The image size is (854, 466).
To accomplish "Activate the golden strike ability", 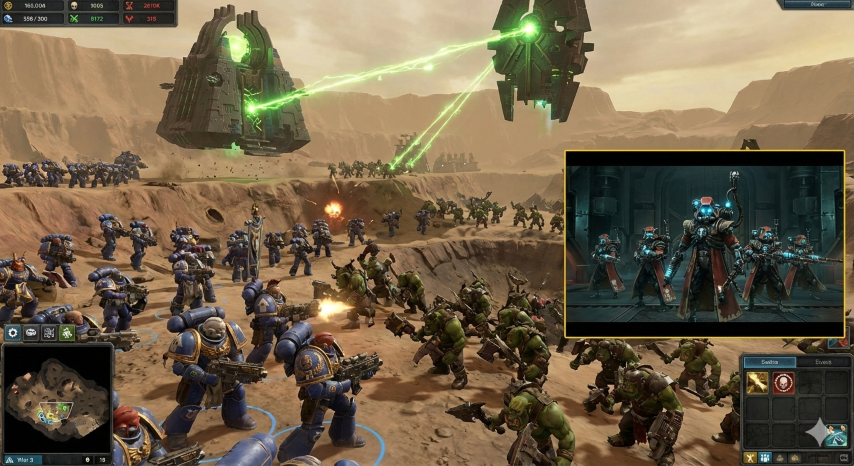I will [755, 382].
